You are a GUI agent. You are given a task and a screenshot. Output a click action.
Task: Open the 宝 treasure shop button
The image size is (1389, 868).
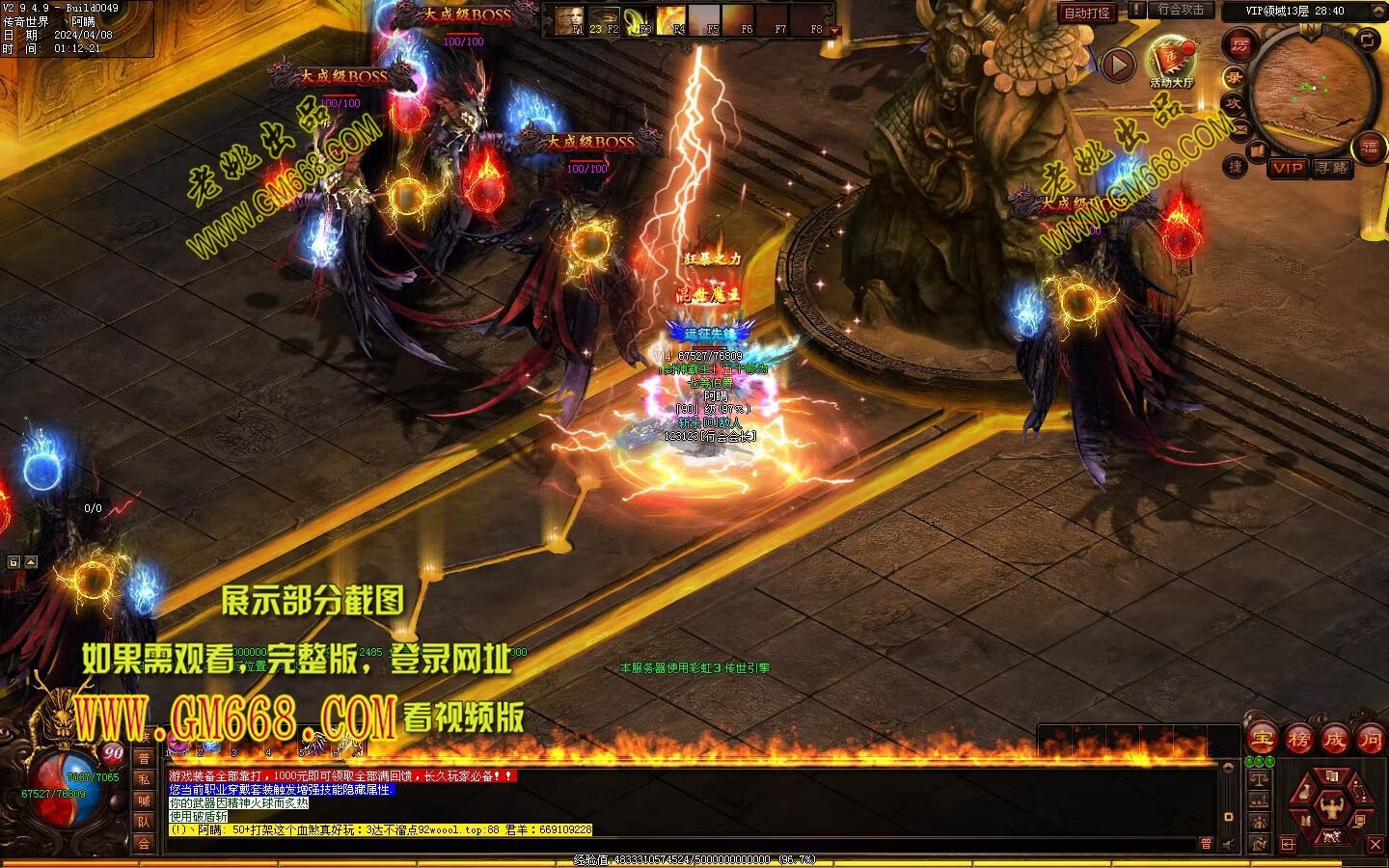1262,740
